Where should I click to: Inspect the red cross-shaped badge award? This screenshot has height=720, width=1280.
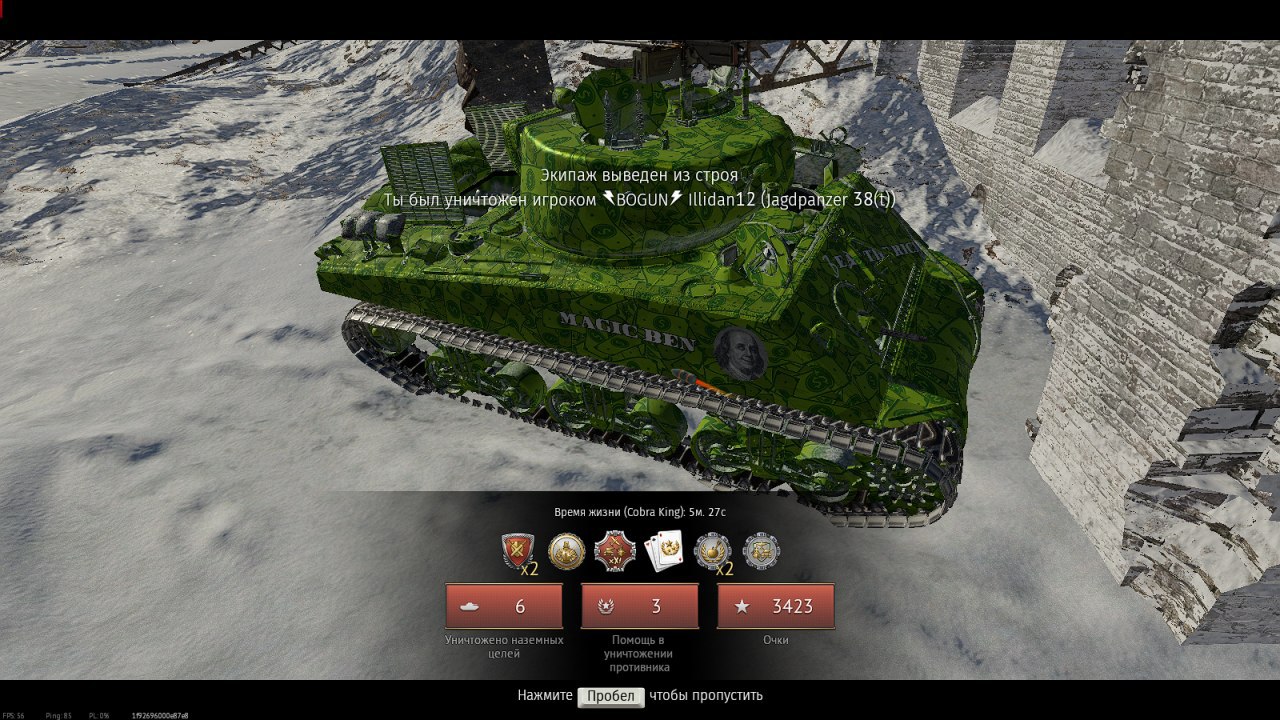click(x=614, y=551)
